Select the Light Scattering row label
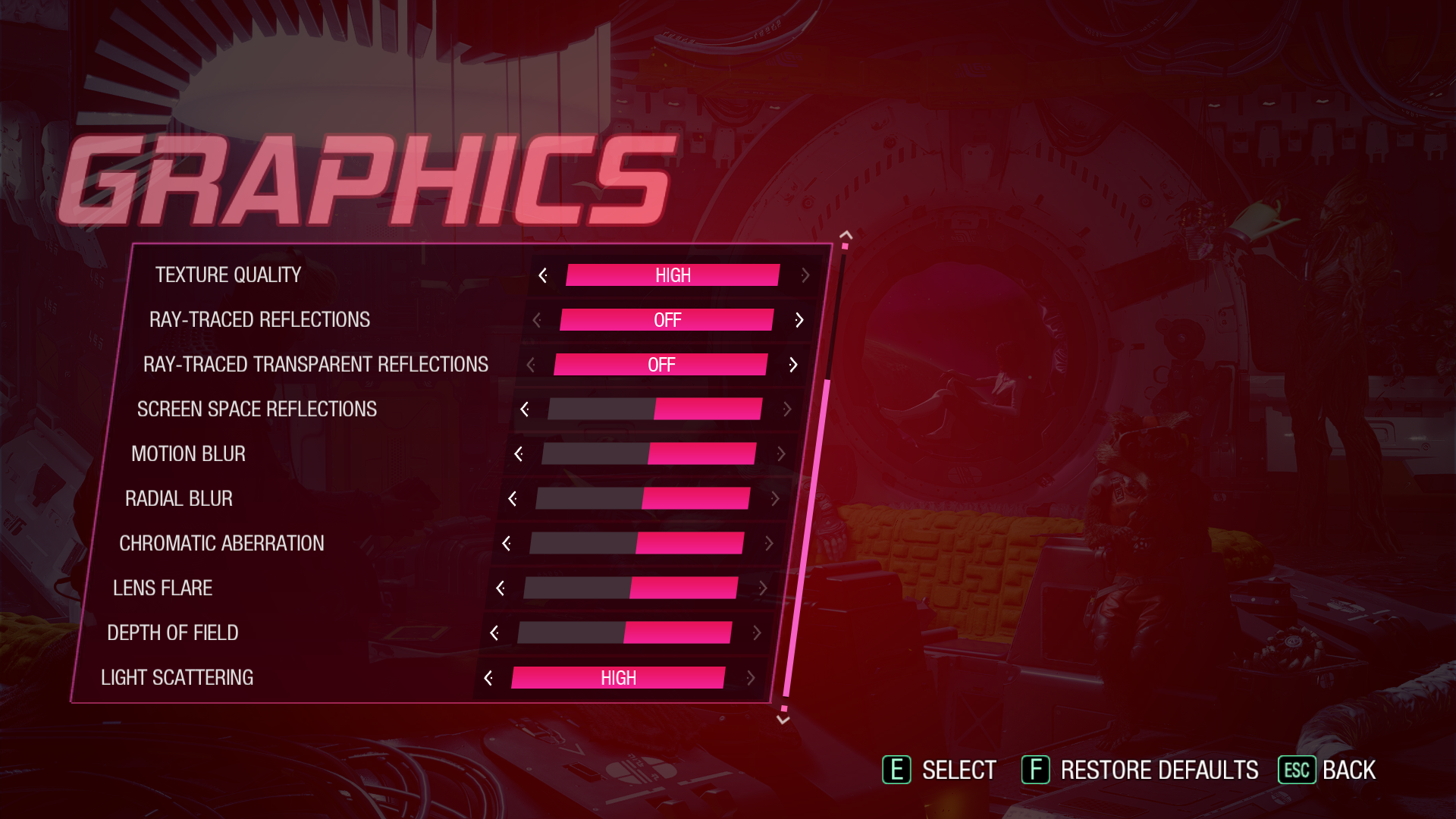This screenshot has height=819, width=1456. click(x=177, y=678)
